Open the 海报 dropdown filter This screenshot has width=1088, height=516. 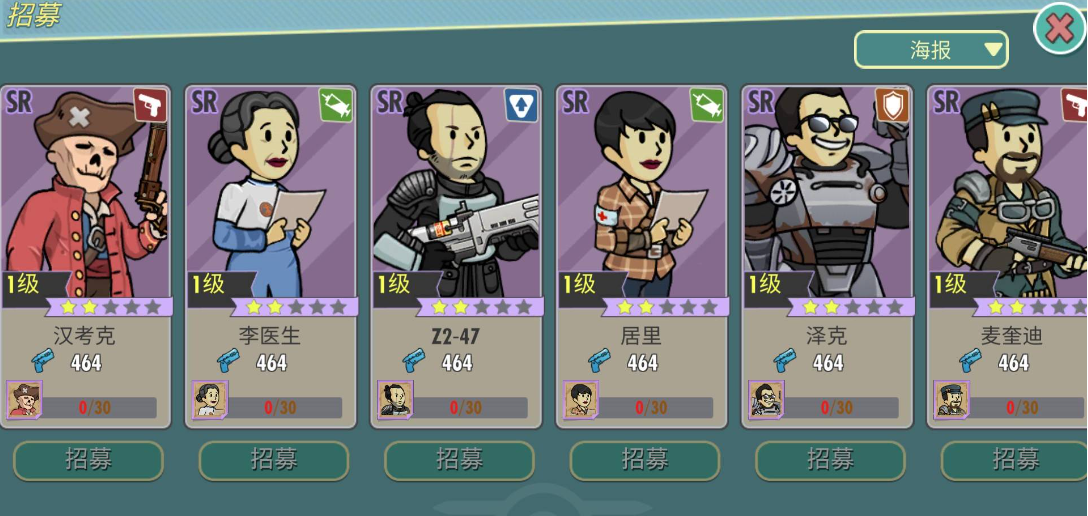pos(930,50)
